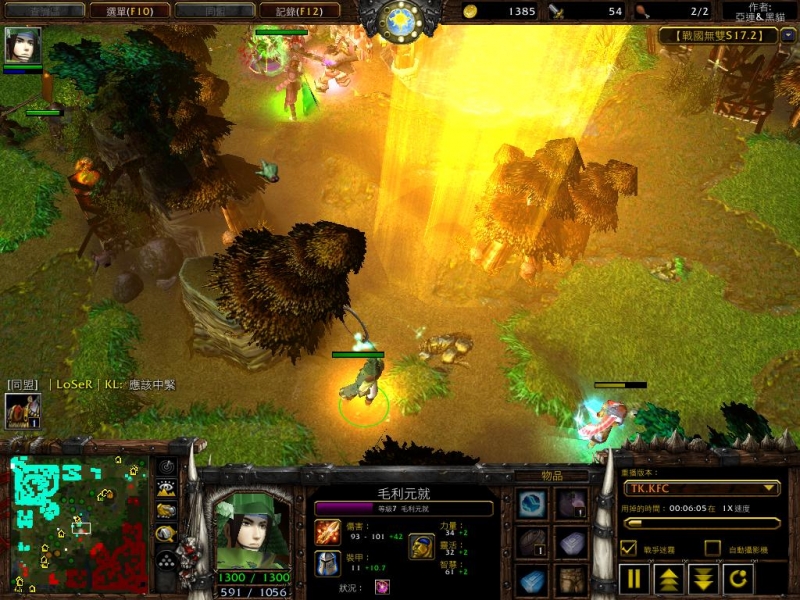Enable the 自動攝影機 auto camera checkbox
Viewport: 800px width, 600px height.
[712, 547]
